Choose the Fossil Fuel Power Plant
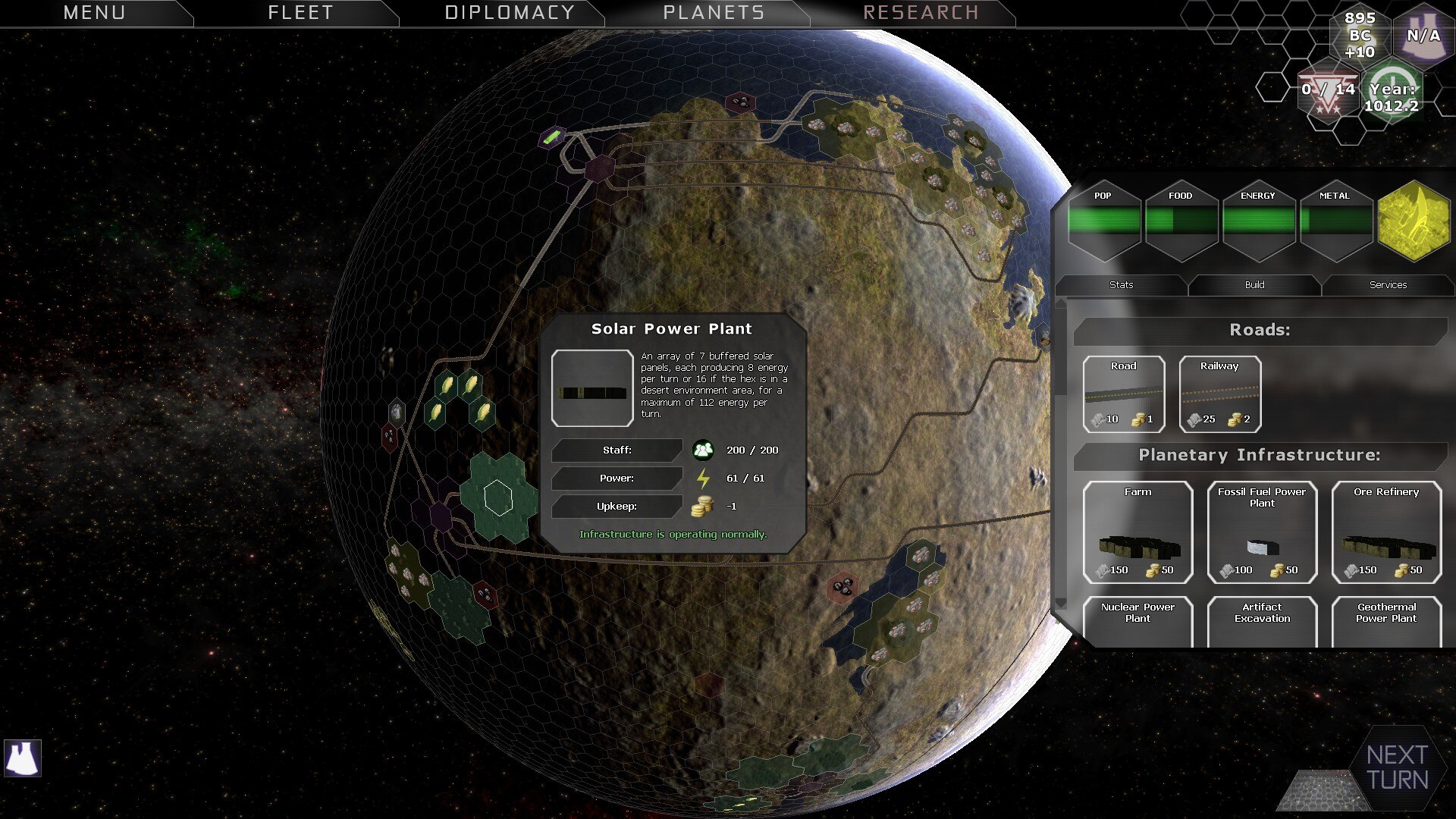This screenshot has width=1456, height=819. pos(1262,532)
